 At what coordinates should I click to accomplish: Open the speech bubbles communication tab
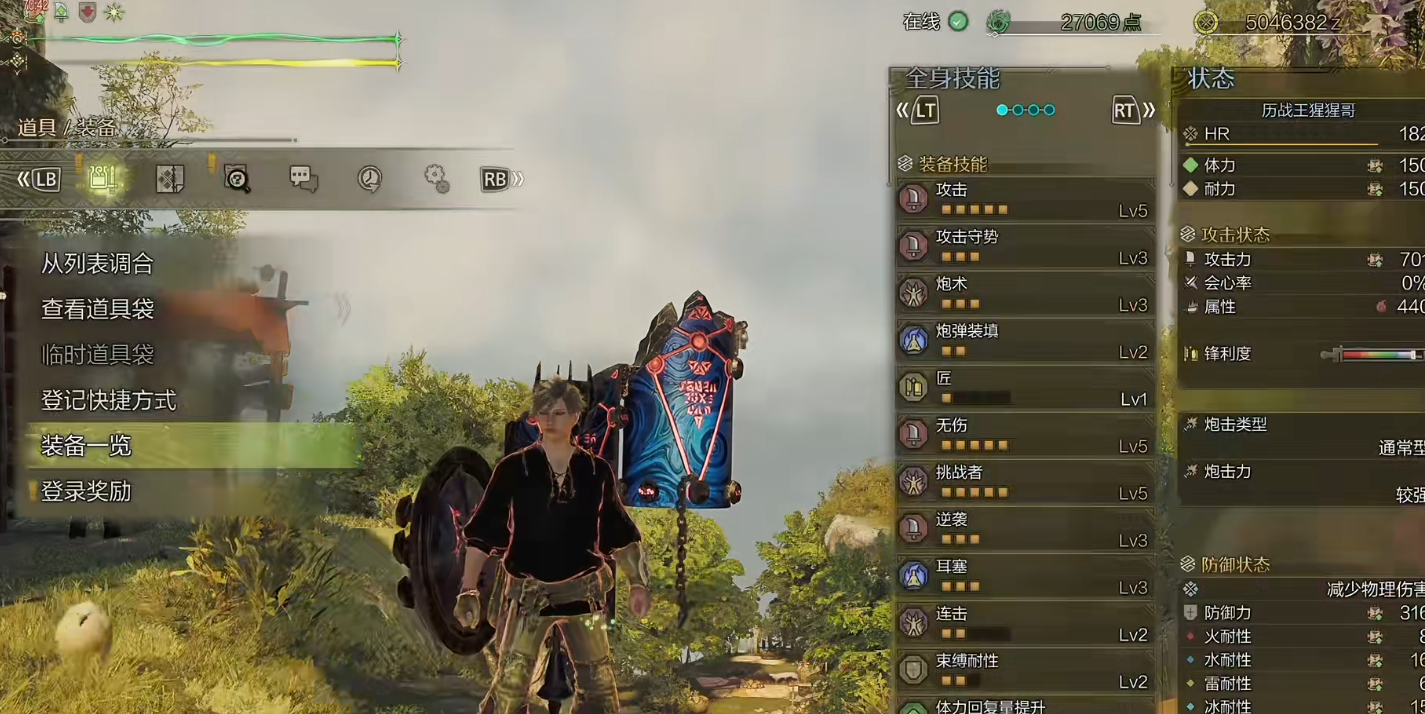303,179
